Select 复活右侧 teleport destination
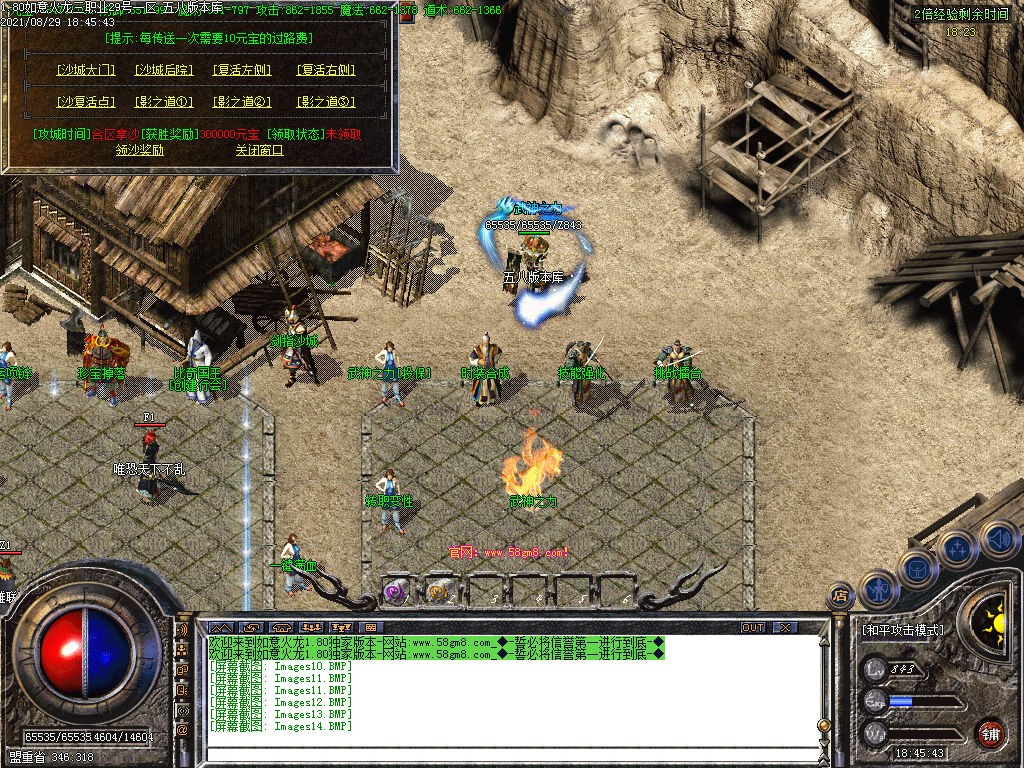Screen dimensions: 1024x768 pyautogui.click(x=326, y=71)
